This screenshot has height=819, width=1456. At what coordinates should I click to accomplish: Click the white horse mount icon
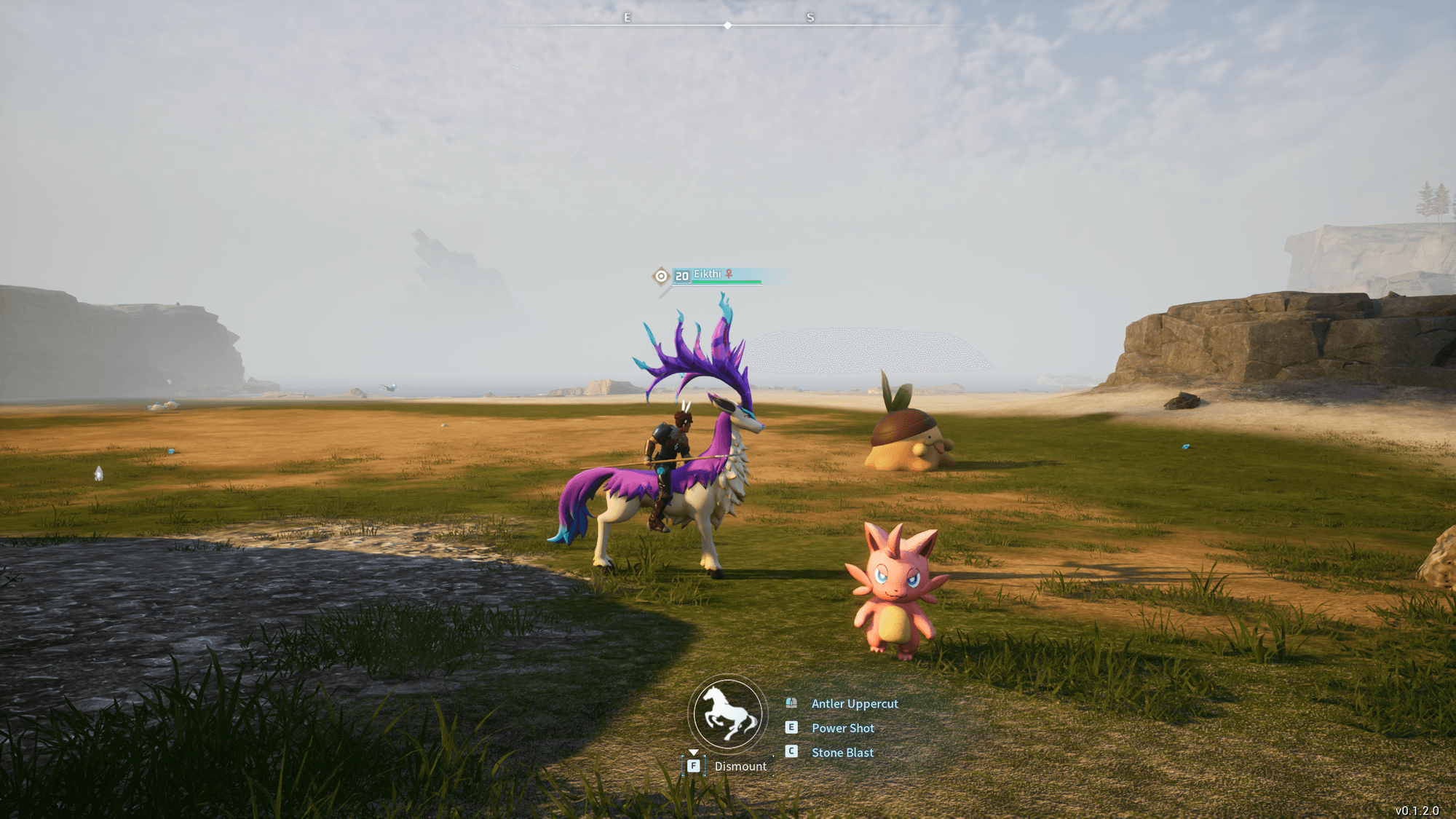click(727, 715)
